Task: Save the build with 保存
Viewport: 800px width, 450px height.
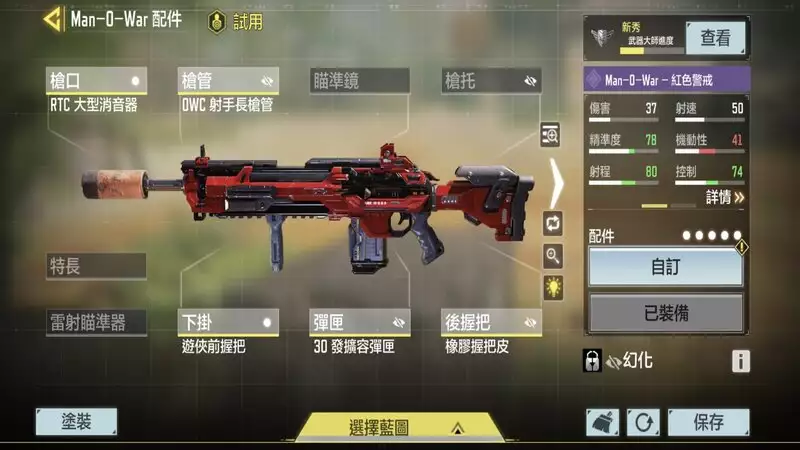Action: (x=708, y=422)
